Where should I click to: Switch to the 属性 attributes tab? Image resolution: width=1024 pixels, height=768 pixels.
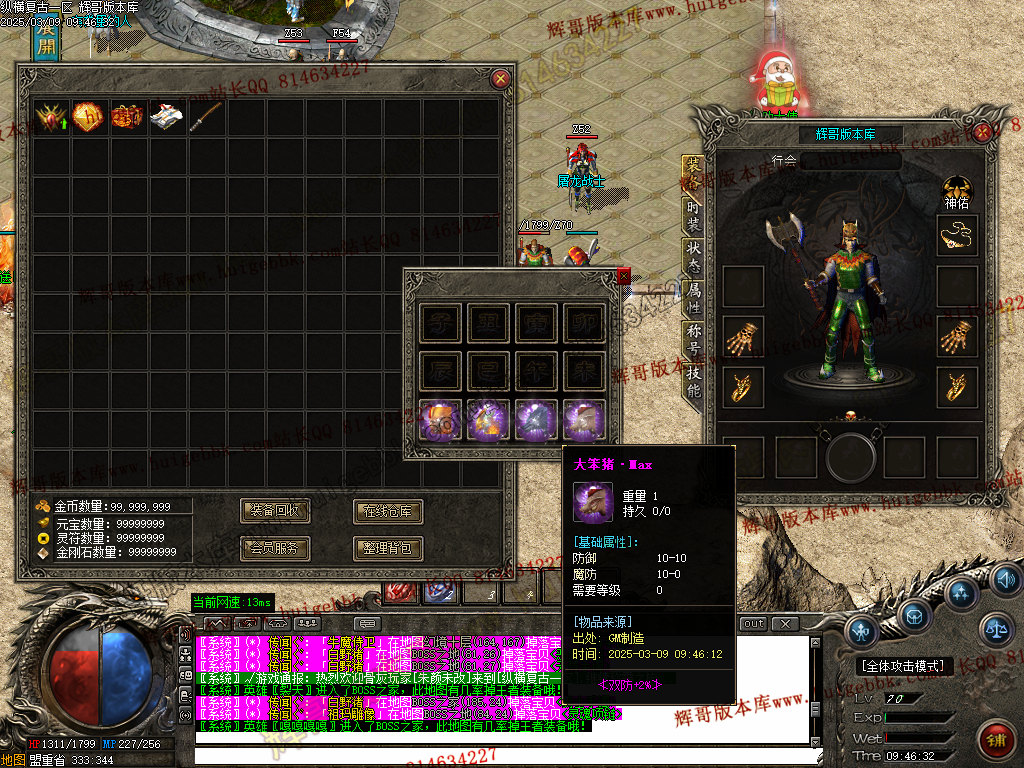click(693, 297)
